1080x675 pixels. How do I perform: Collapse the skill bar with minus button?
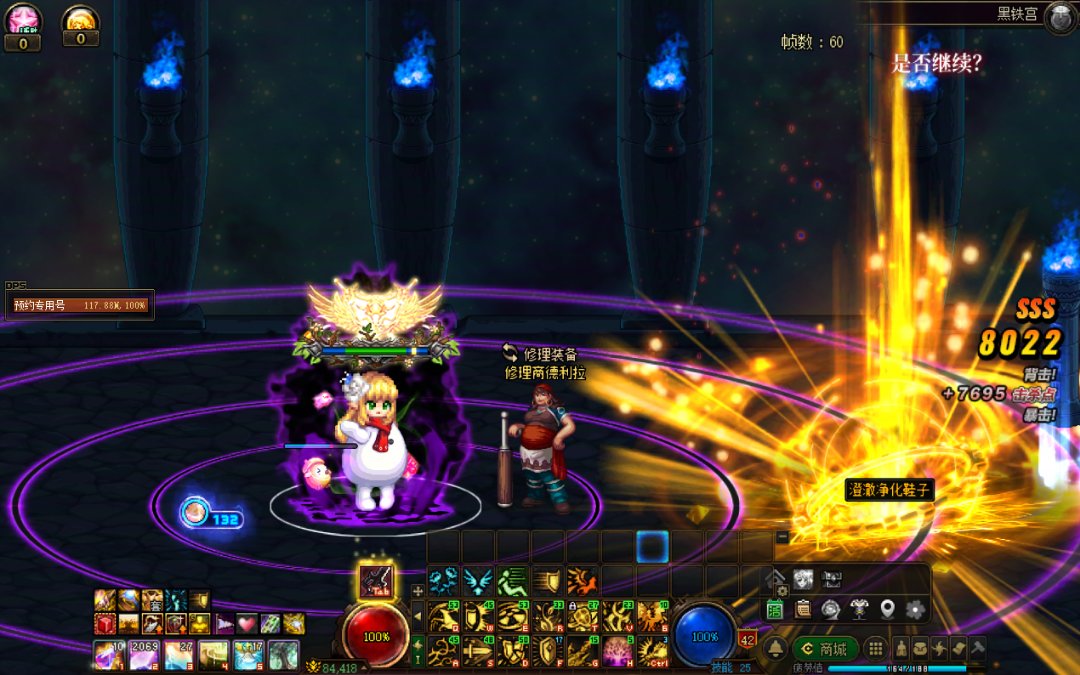[x=782, y=537]
